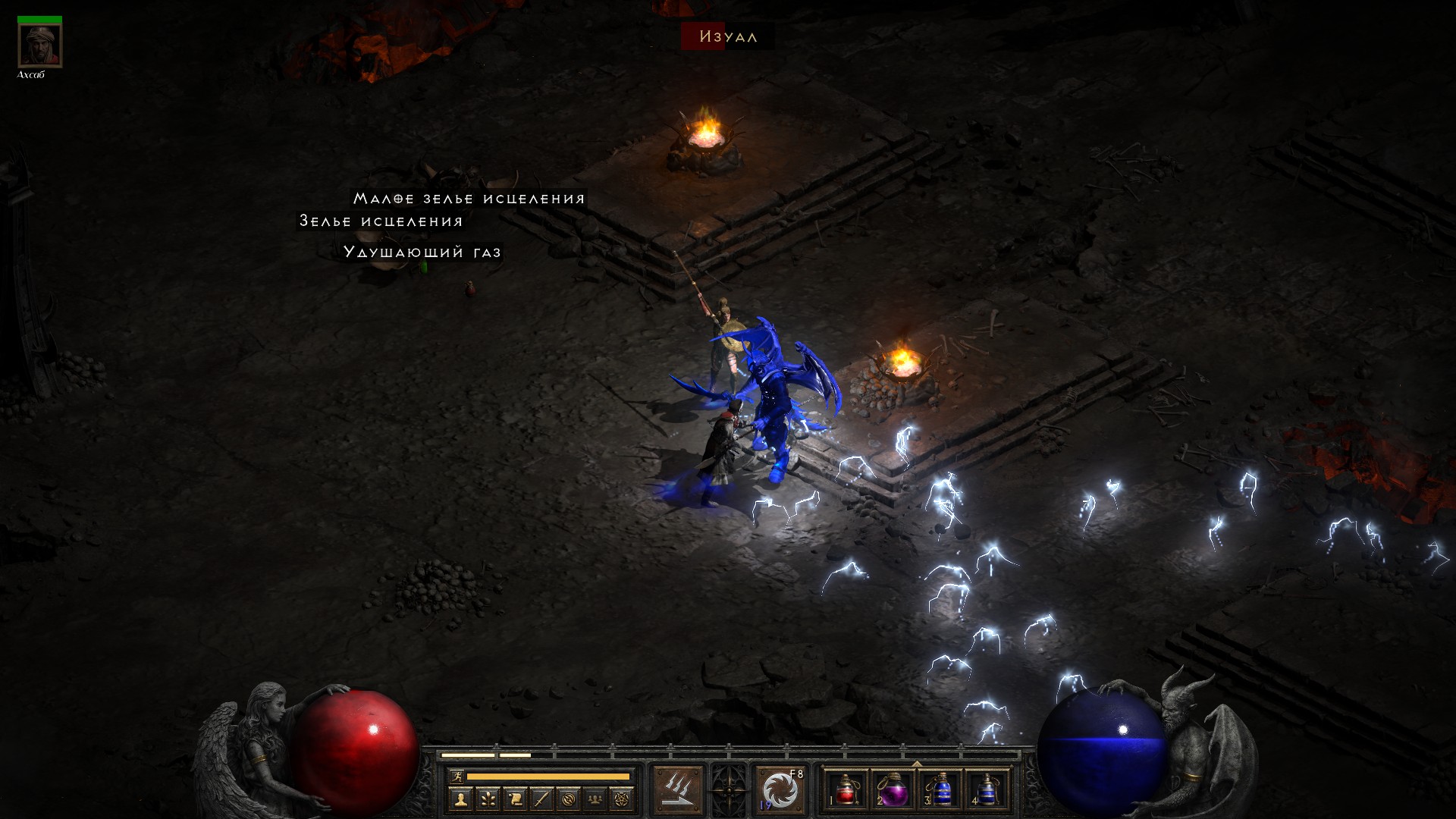1456x819 pixels.
Task: Open the skill tree button
Action: [x=488, y=799]
